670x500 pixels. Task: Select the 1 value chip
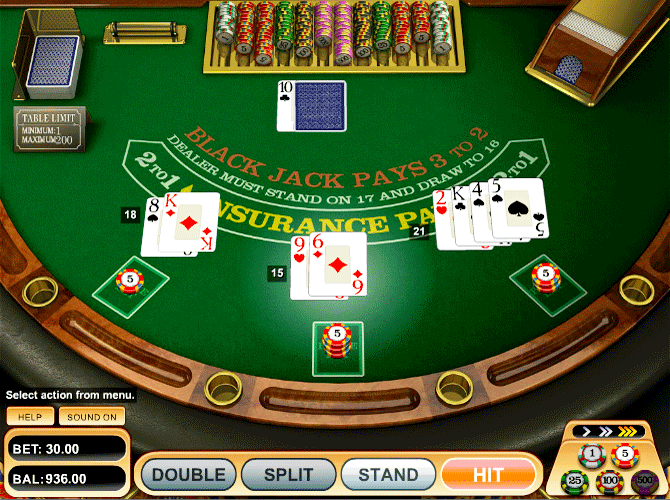point(591,455)
